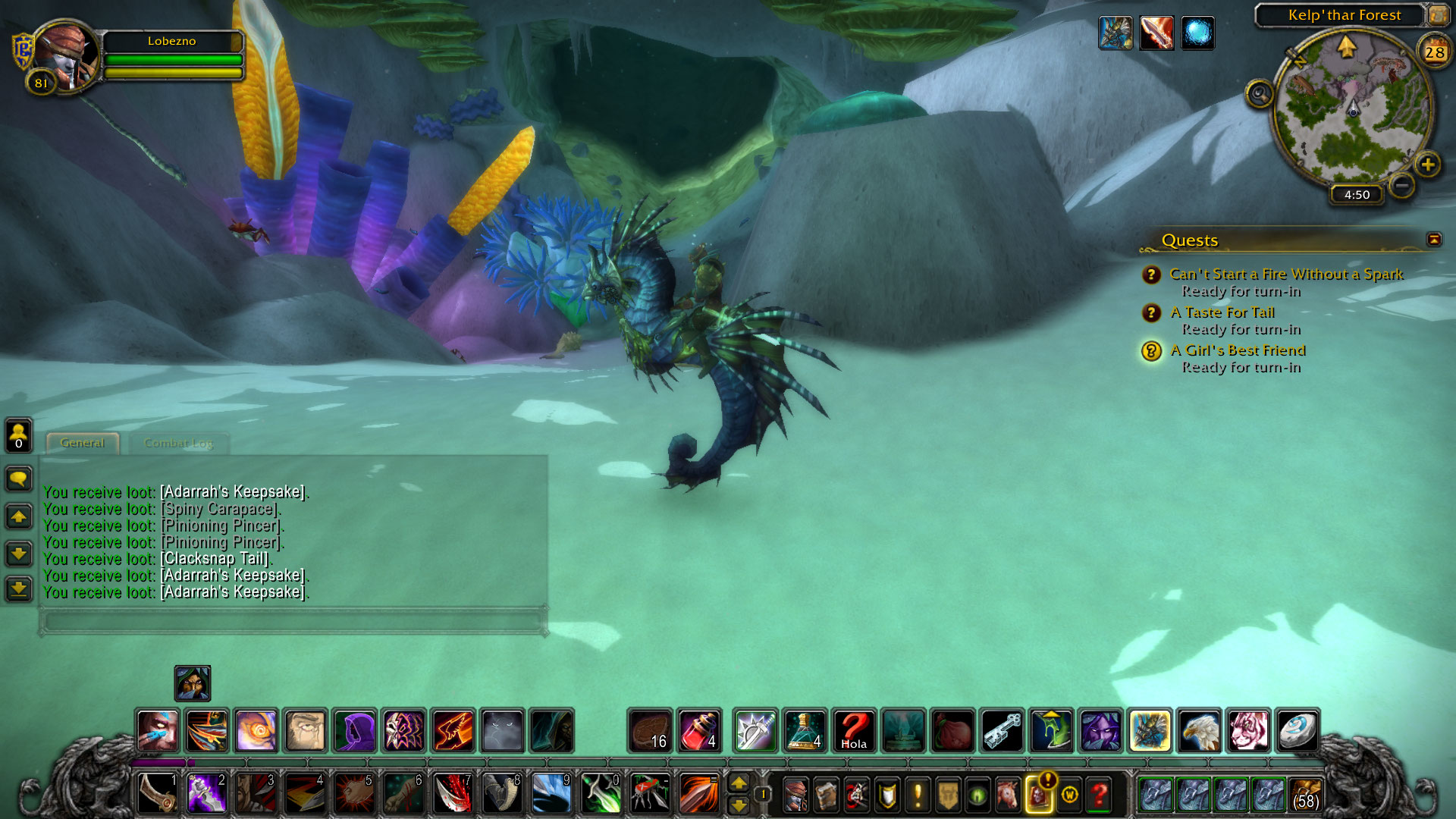Open the backpack showing 58 free slots

pos(1304,795)
